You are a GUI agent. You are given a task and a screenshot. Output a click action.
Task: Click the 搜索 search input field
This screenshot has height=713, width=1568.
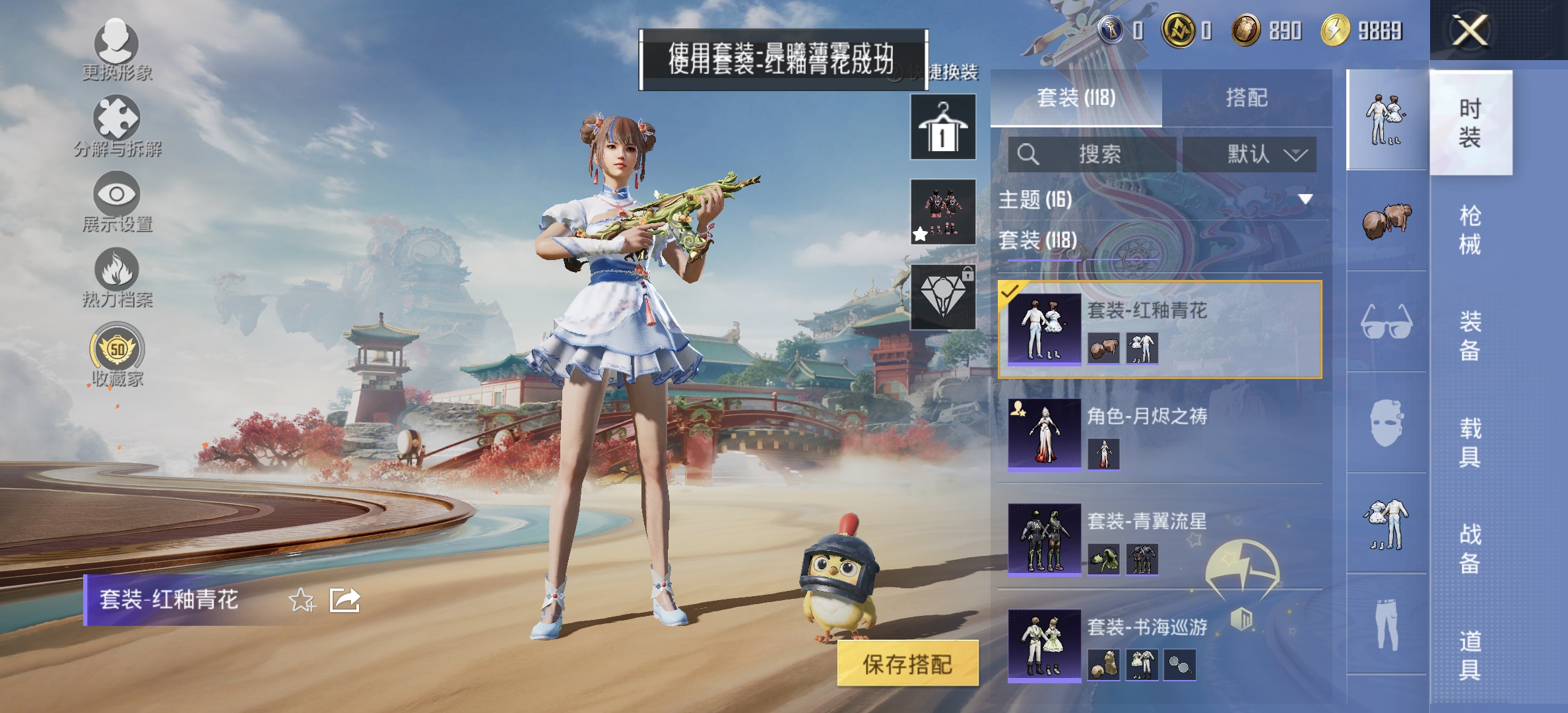(x=1095, y=153)
